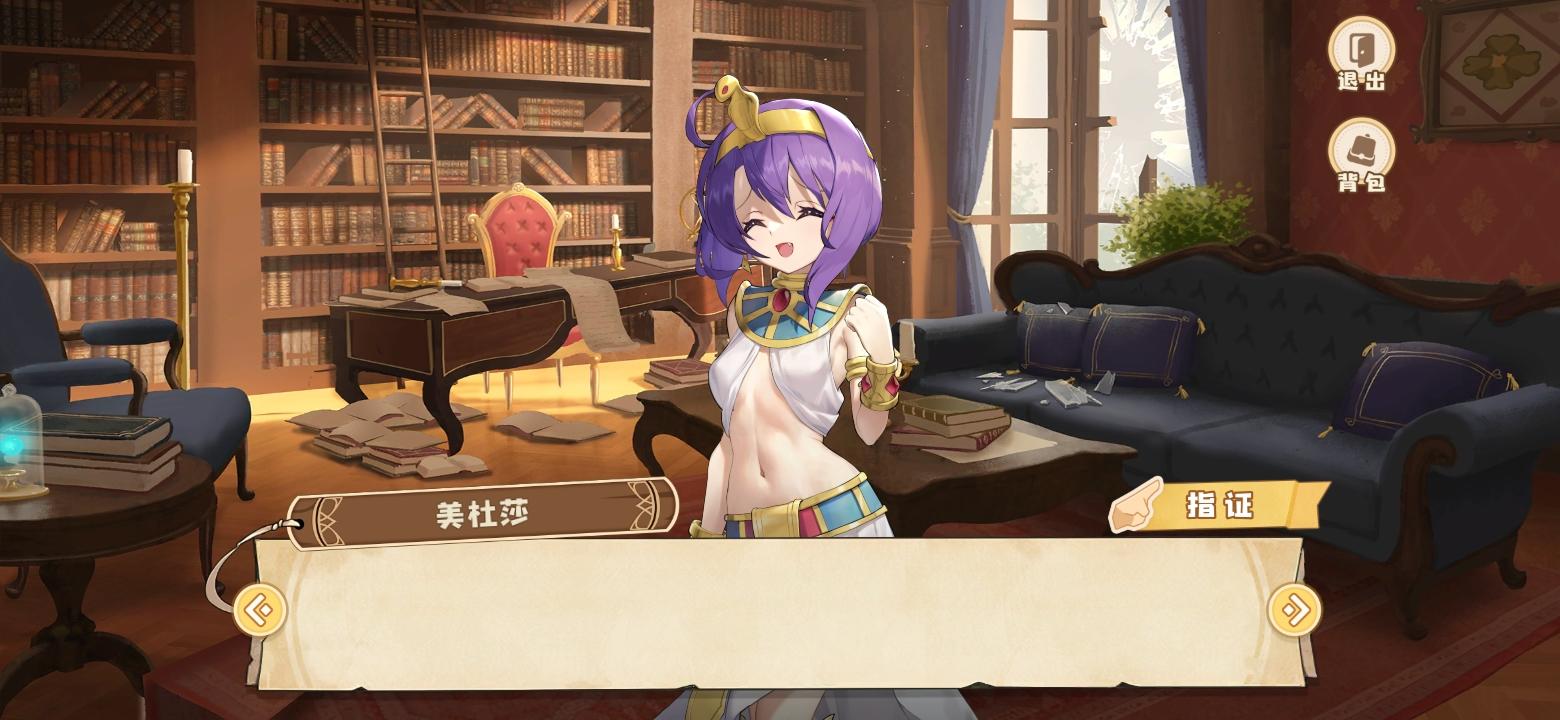Click the empty dialogue text box to advance
The height and width of the screenshot is (720, 1560).
coord(780,615)
